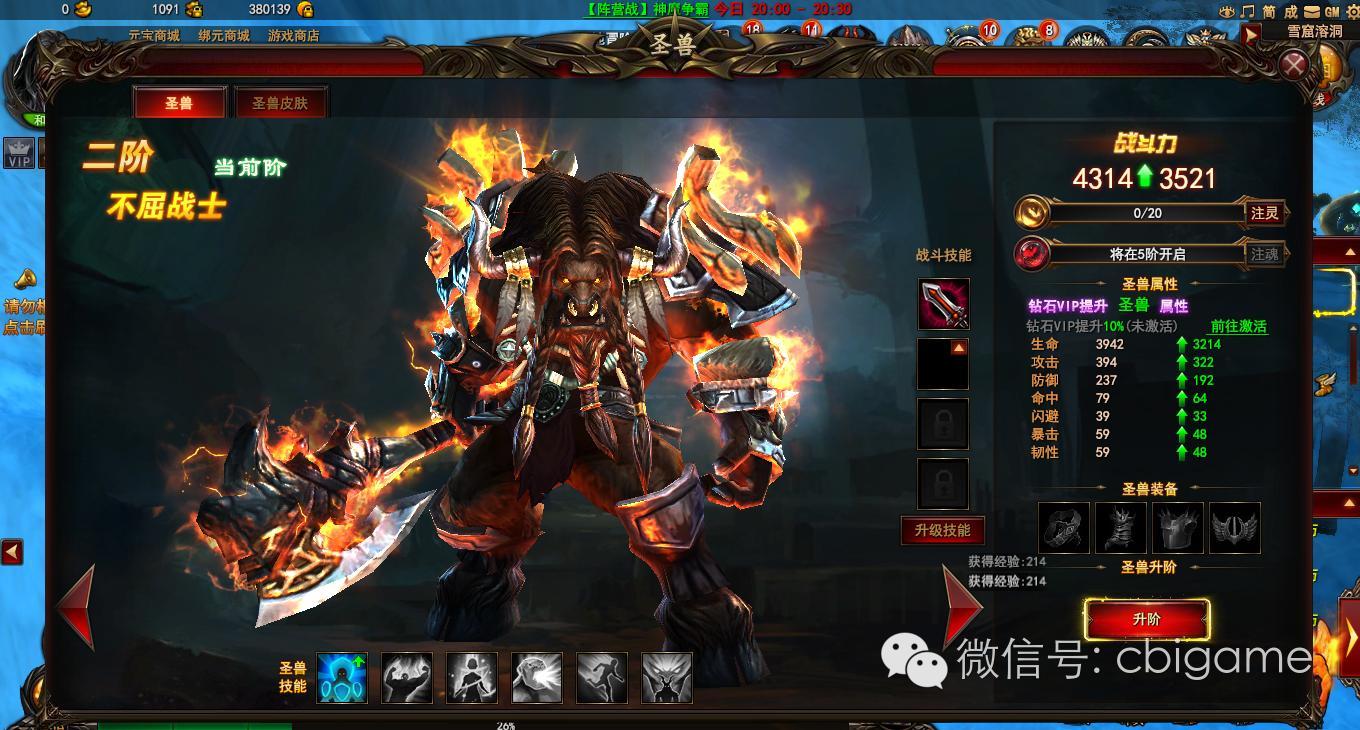Show the previous beast with left arrow

(x=76, y=607)
